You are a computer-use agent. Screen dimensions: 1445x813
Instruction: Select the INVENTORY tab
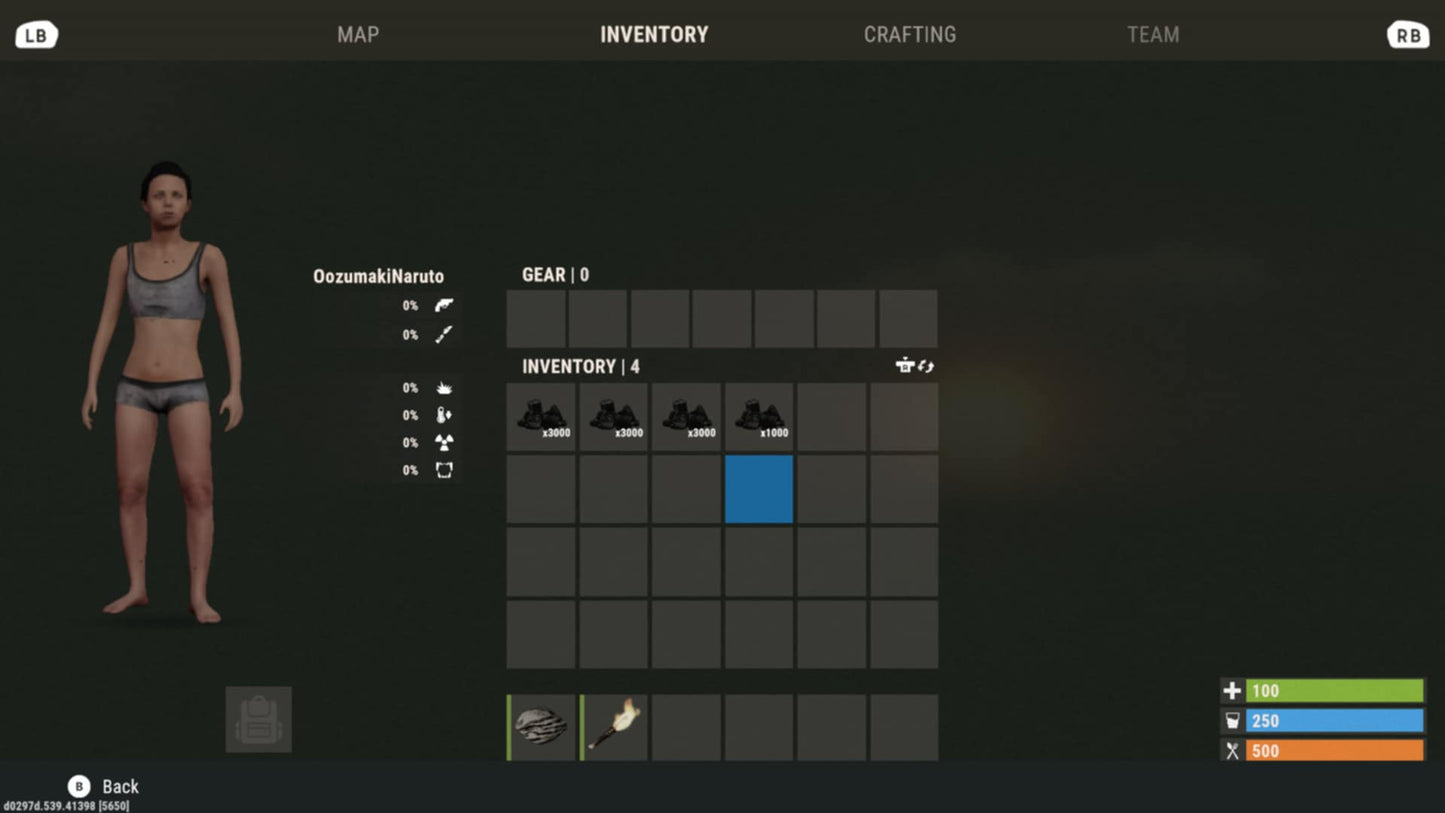click(x=654, y=35)
